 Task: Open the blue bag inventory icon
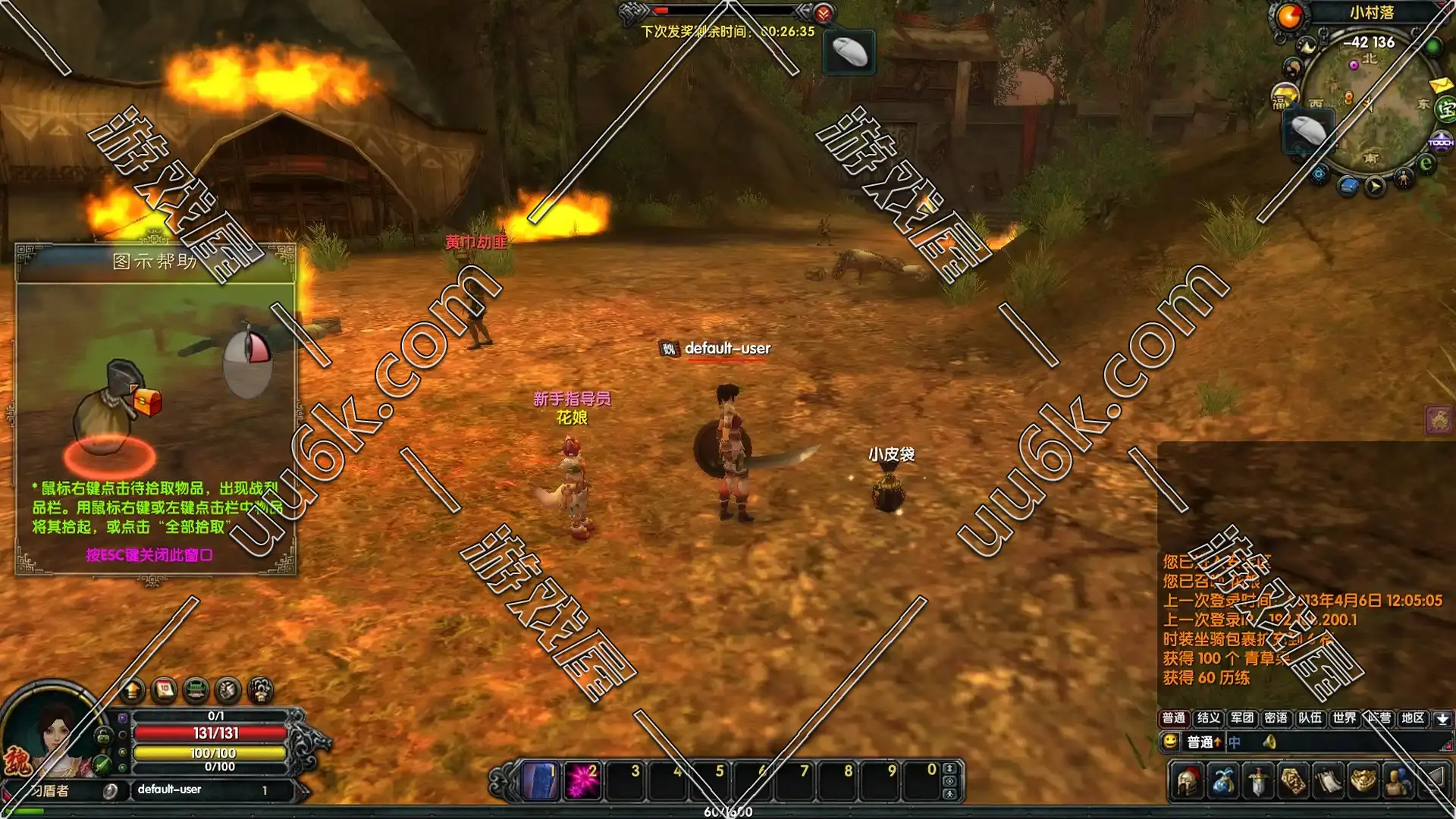tap(1222, 782)
